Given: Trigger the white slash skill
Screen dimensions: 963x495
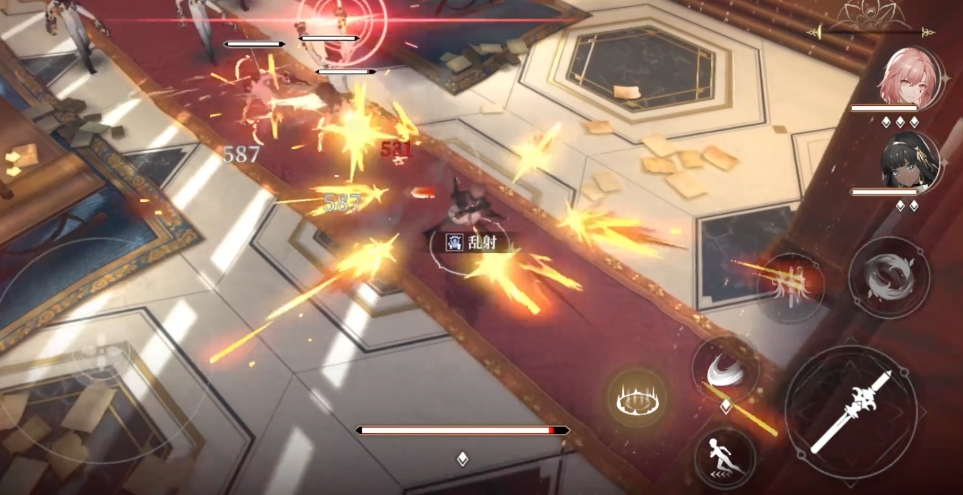Looking at the screenshot, I should coord(725,373).
